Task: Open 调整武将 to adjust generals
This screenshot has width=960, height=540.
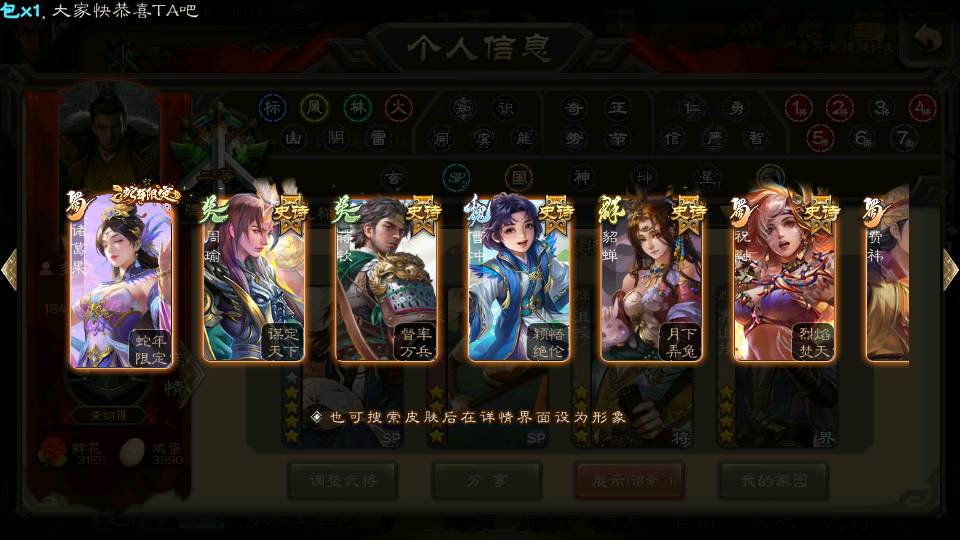Action: point(341,480)
